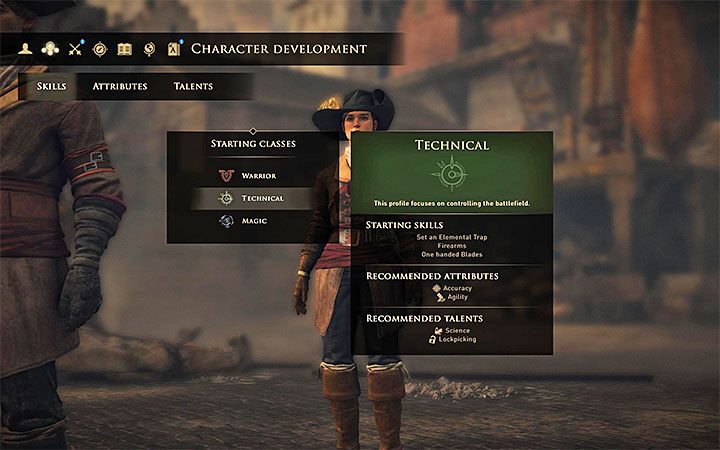Select the crossed swords menu icon

tap(75, 49)
